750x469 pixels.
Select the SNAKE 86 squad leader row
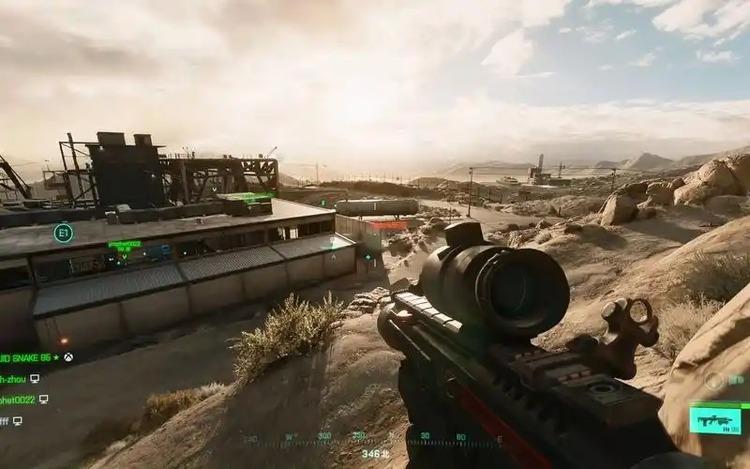(x=30, y=357)
